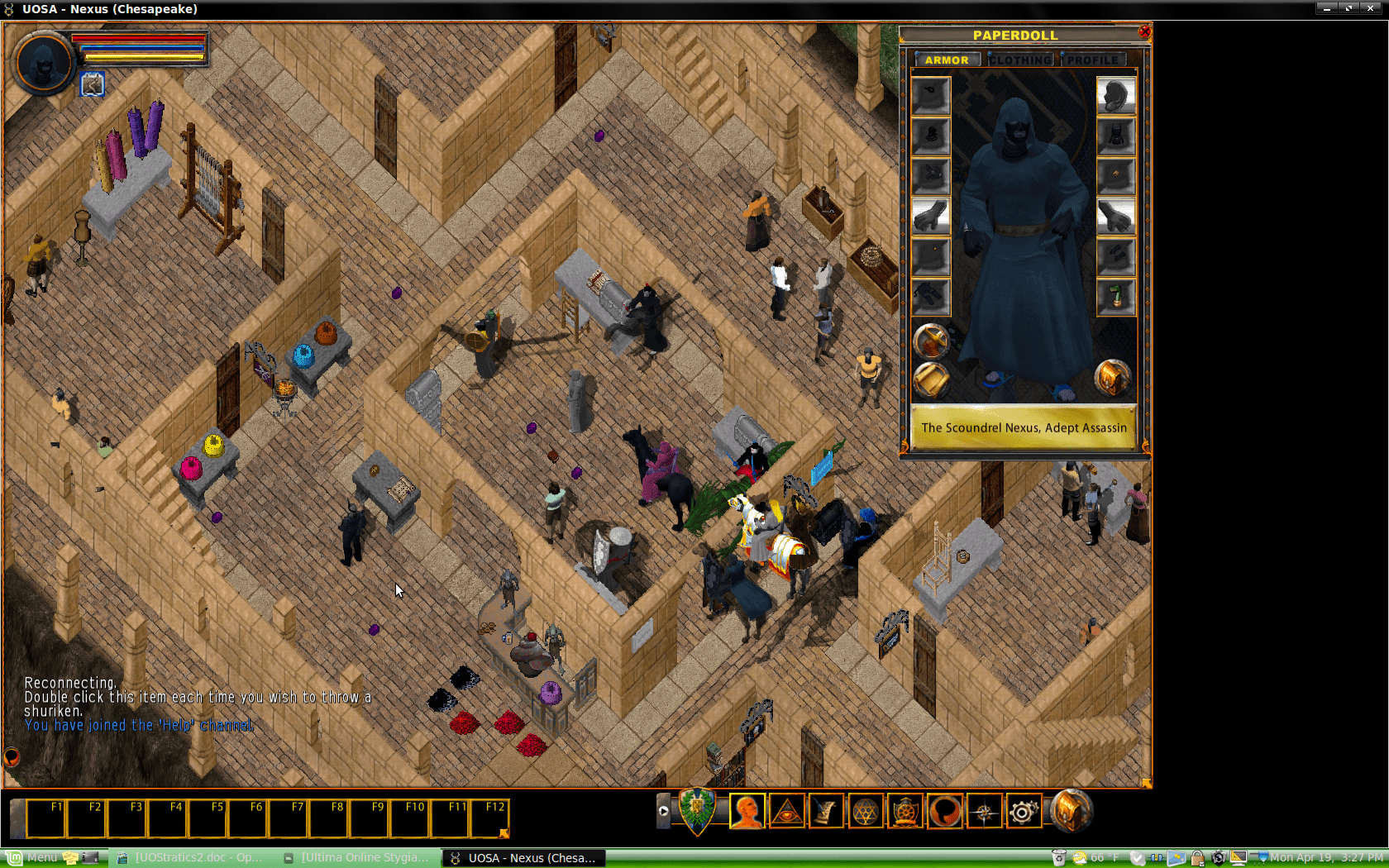Open the Menu button on the taskbar

[x=33, y=858]
